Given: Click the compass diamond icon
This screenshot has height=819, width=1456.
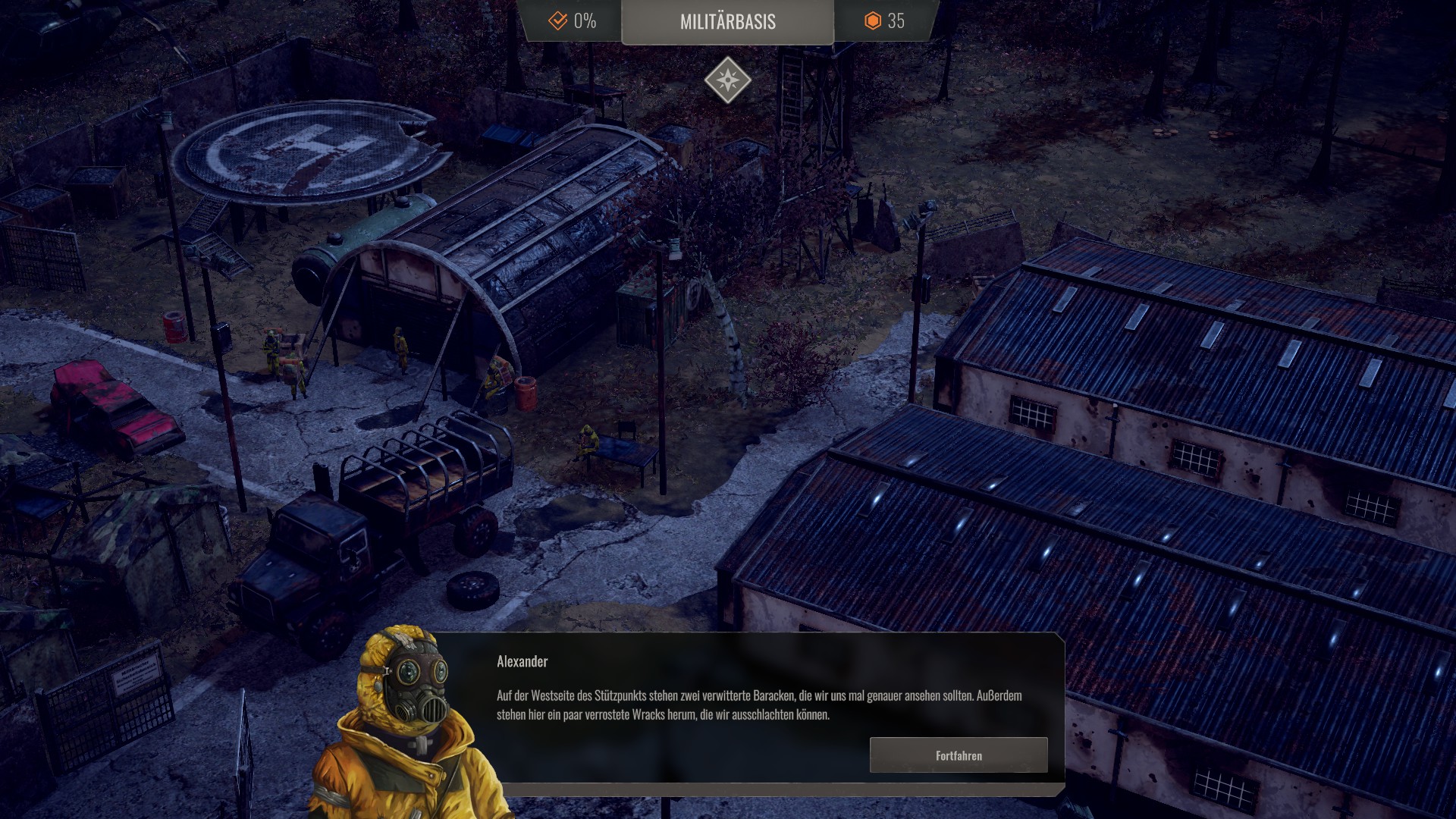Looking at the screenshot, I should (x=727, y=80).
